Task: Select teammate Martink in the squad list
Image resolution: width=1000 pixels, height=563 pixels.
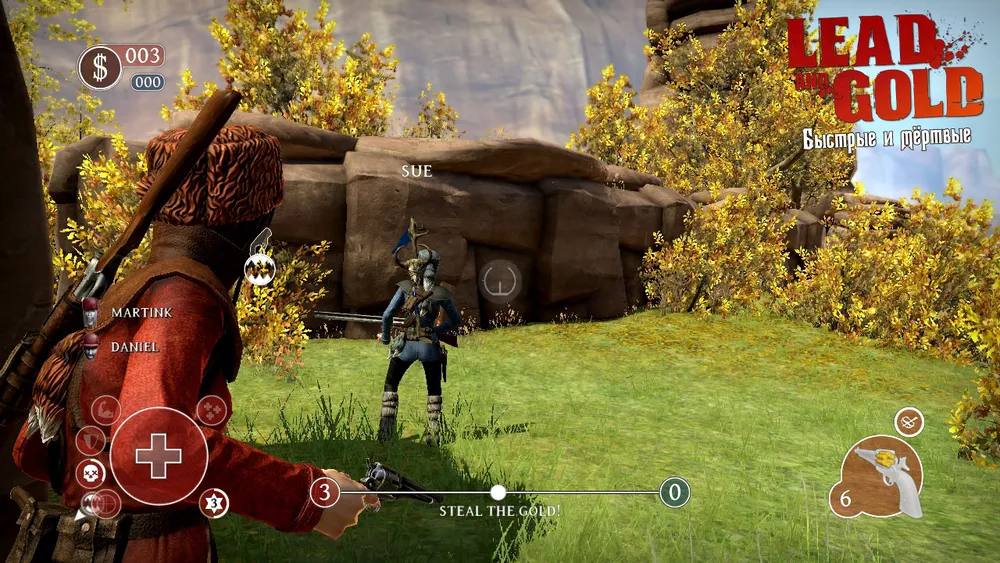Action: coord(141,313)
